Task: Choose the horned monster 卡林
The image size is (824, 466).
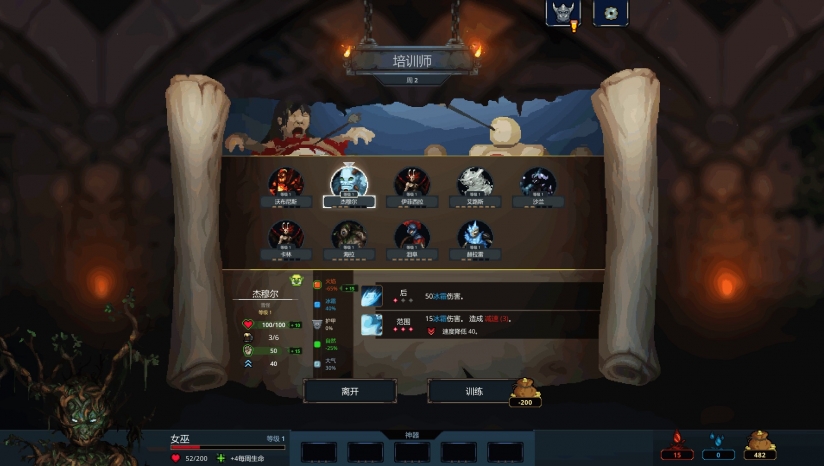Action: pos(286,237)
